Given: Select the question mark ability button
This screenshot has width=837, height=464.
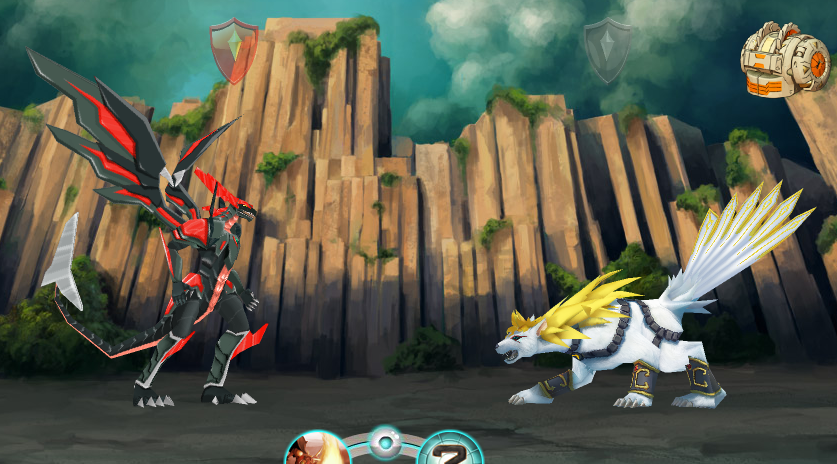Looking at the screenshot, I should pos(449,451).
